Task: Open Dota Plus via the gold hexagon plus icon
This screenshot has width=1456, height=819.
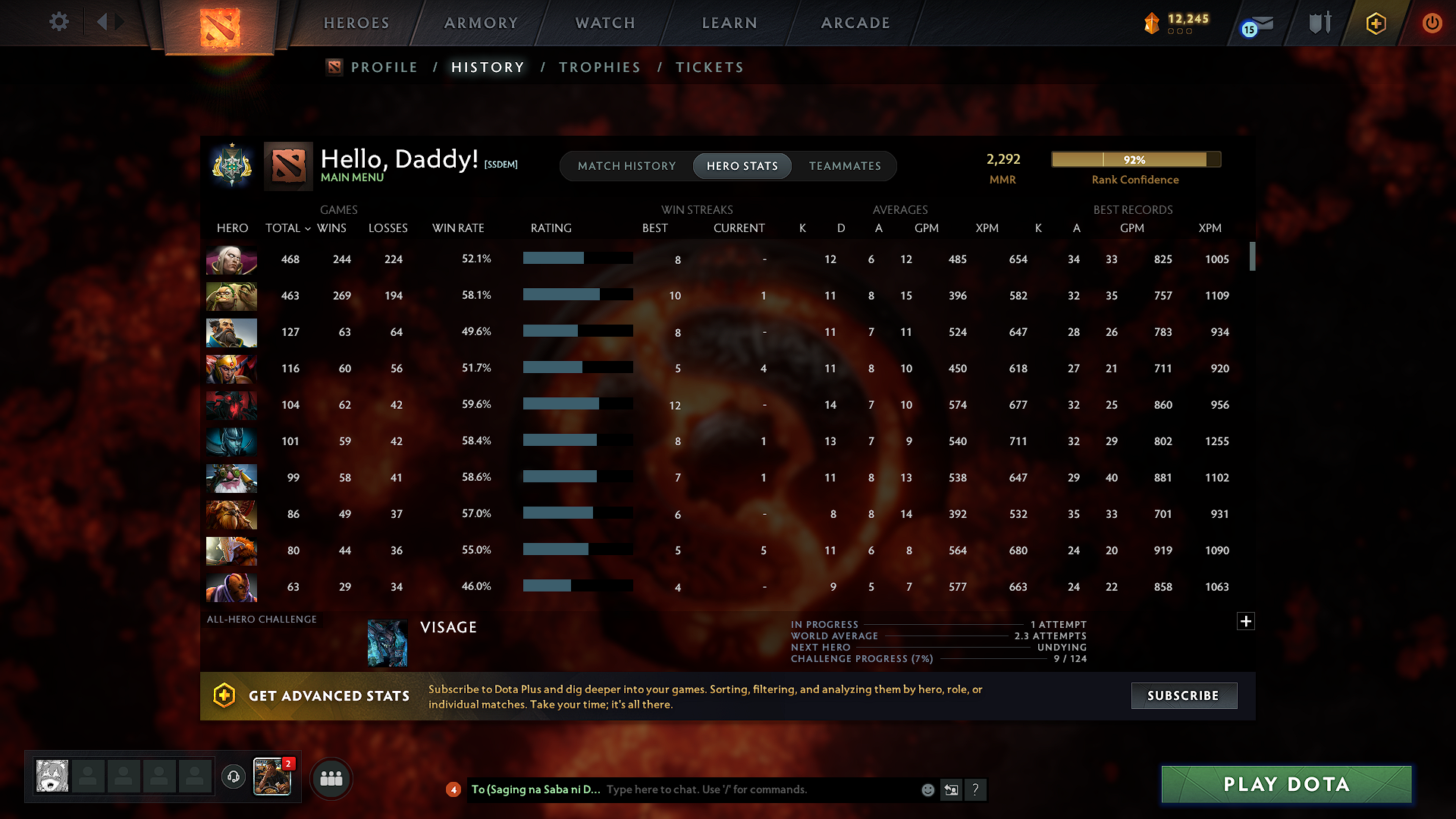Action: pyautogui.click(x=1375, y=23)
